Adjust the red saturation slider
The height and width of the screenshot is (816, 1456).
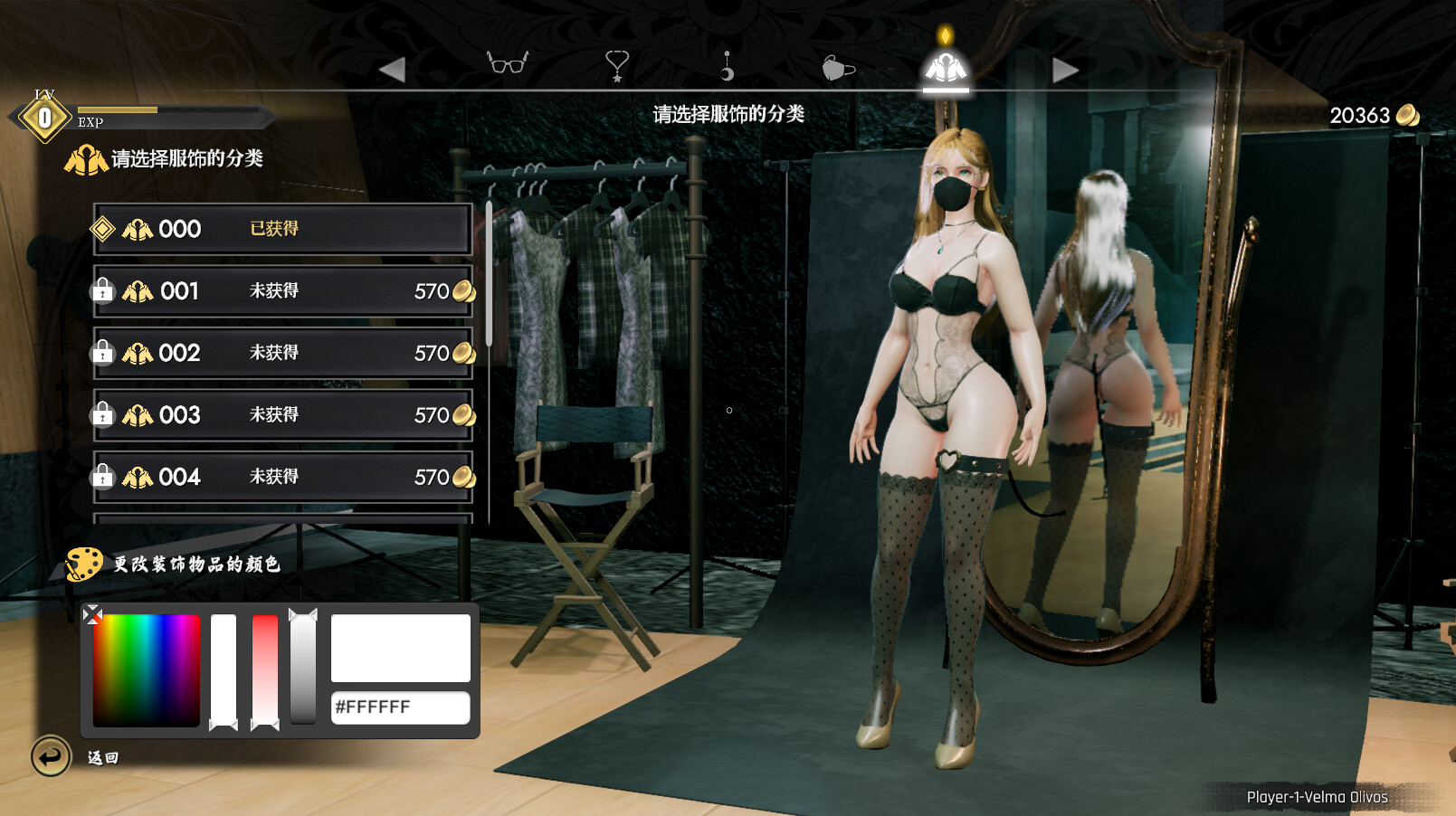265,669
